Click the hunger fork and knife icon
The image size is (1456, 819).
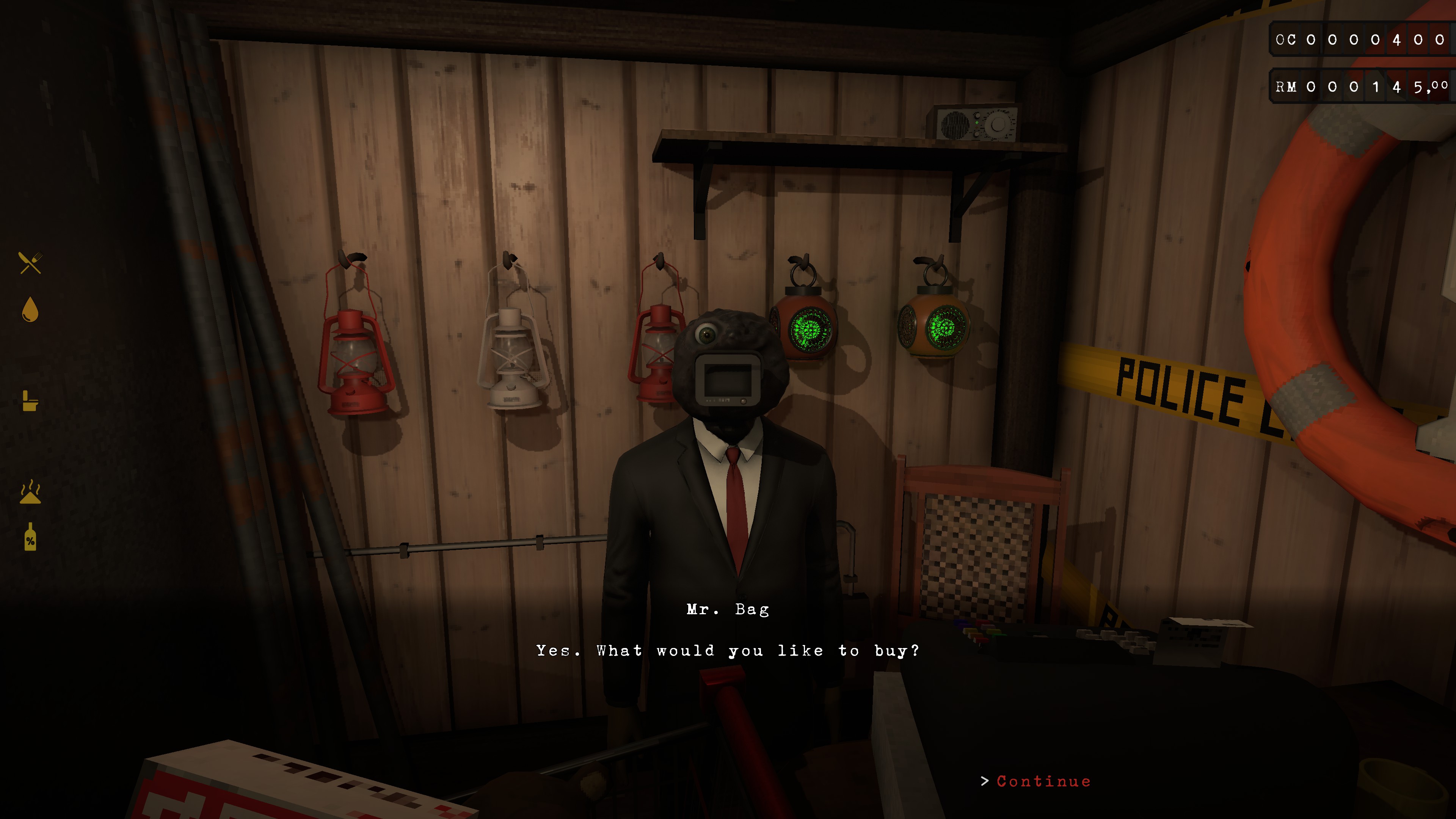click(30, 263)
